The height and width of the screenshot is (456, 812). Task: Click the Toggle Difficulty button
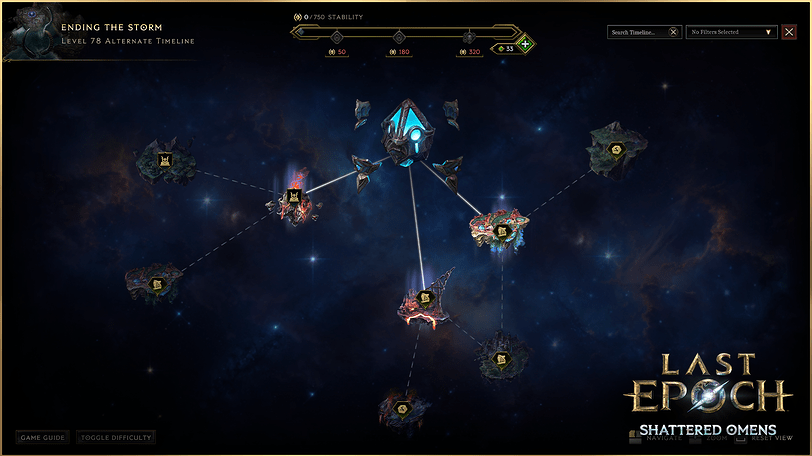coord(116,437)
